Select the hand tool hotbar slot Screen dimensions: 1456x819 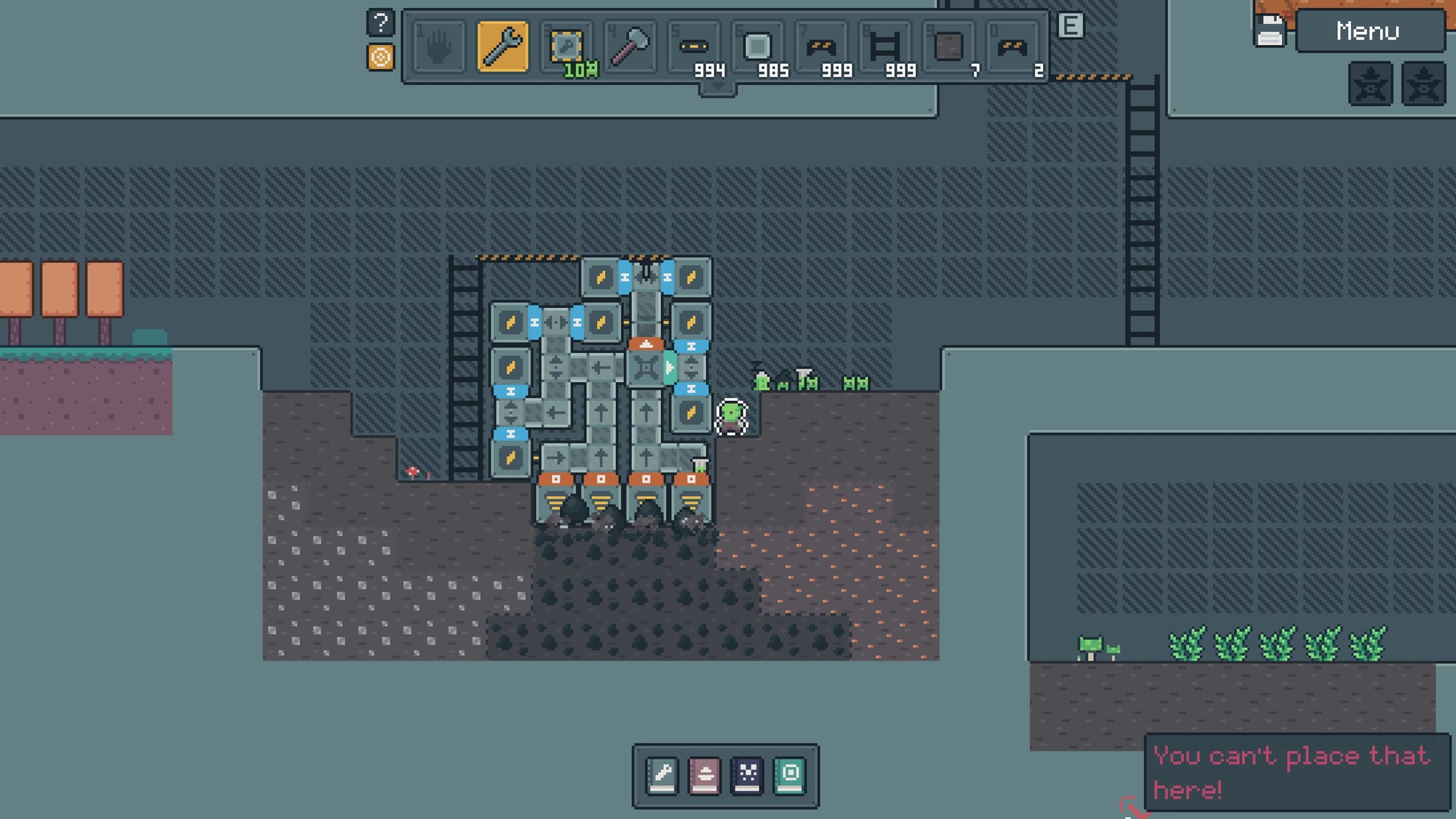pyautogui.click(x=438, y=47)
